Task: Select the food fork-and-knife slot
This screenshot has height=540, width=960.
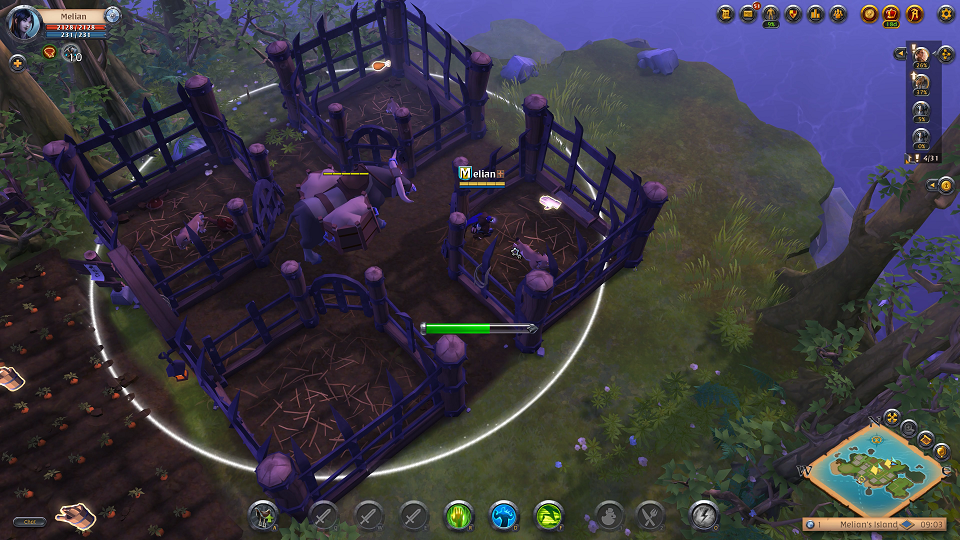Action: (651, 515)
